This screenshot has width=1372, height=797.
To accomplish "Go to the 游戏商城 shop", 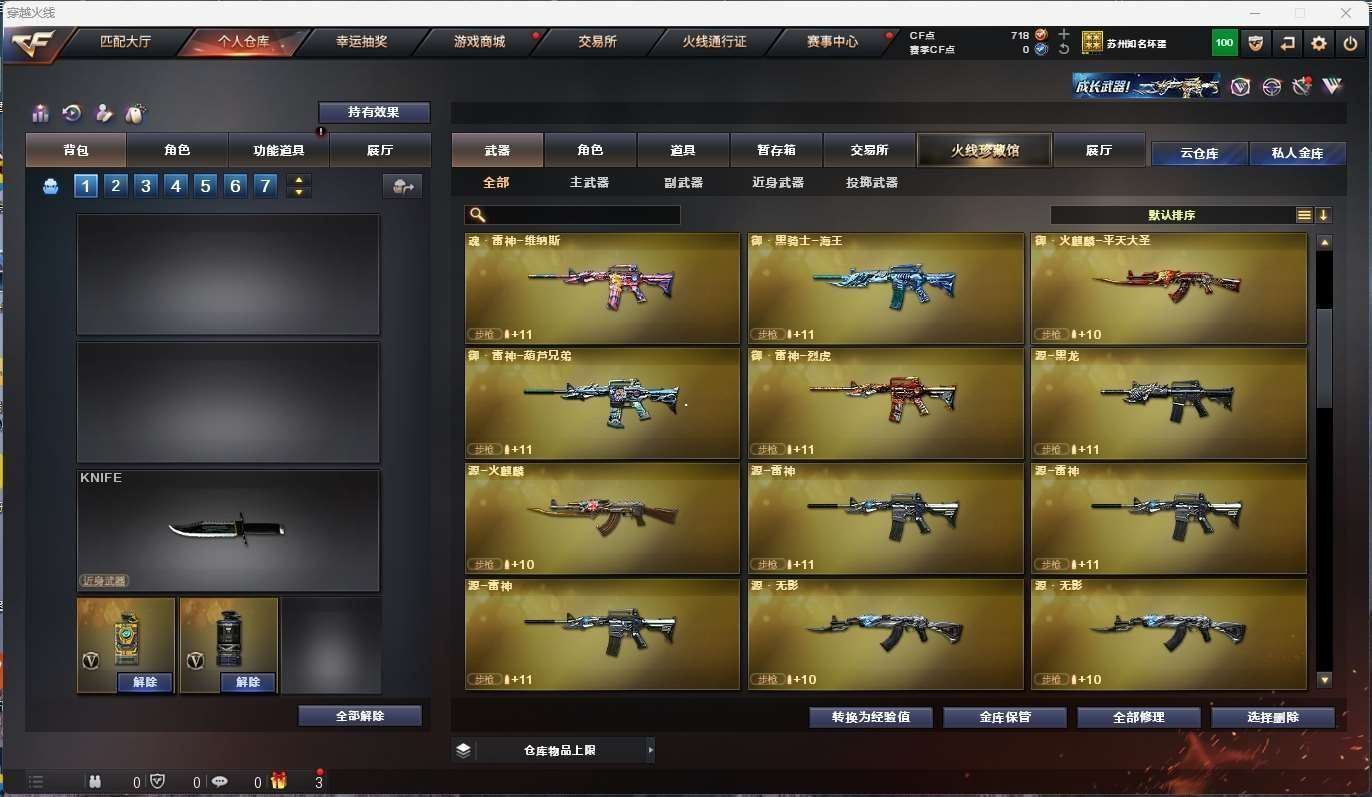I will coord(479,42).
